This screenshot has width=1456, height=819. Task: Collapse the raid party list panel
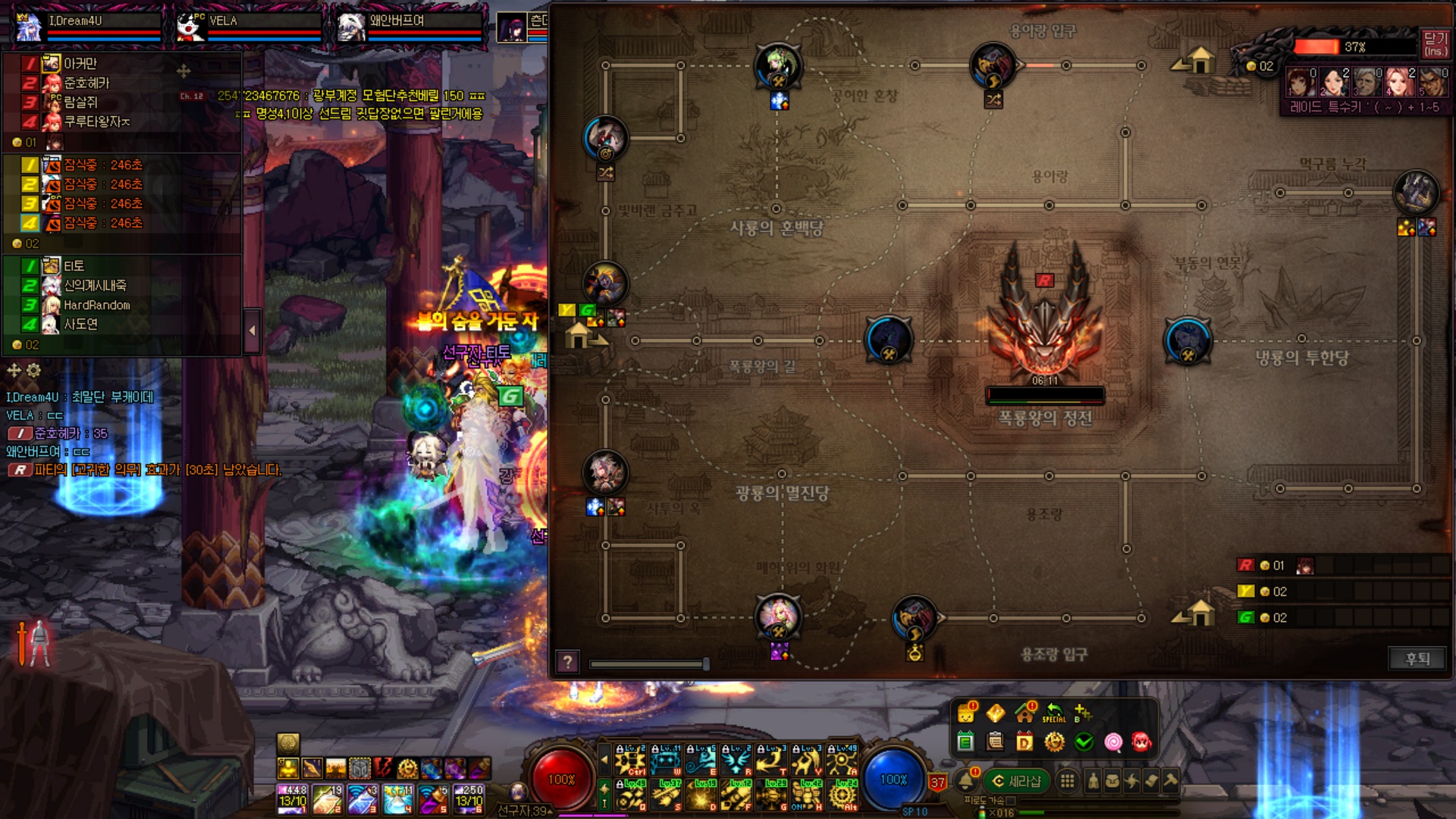[252, 331]
